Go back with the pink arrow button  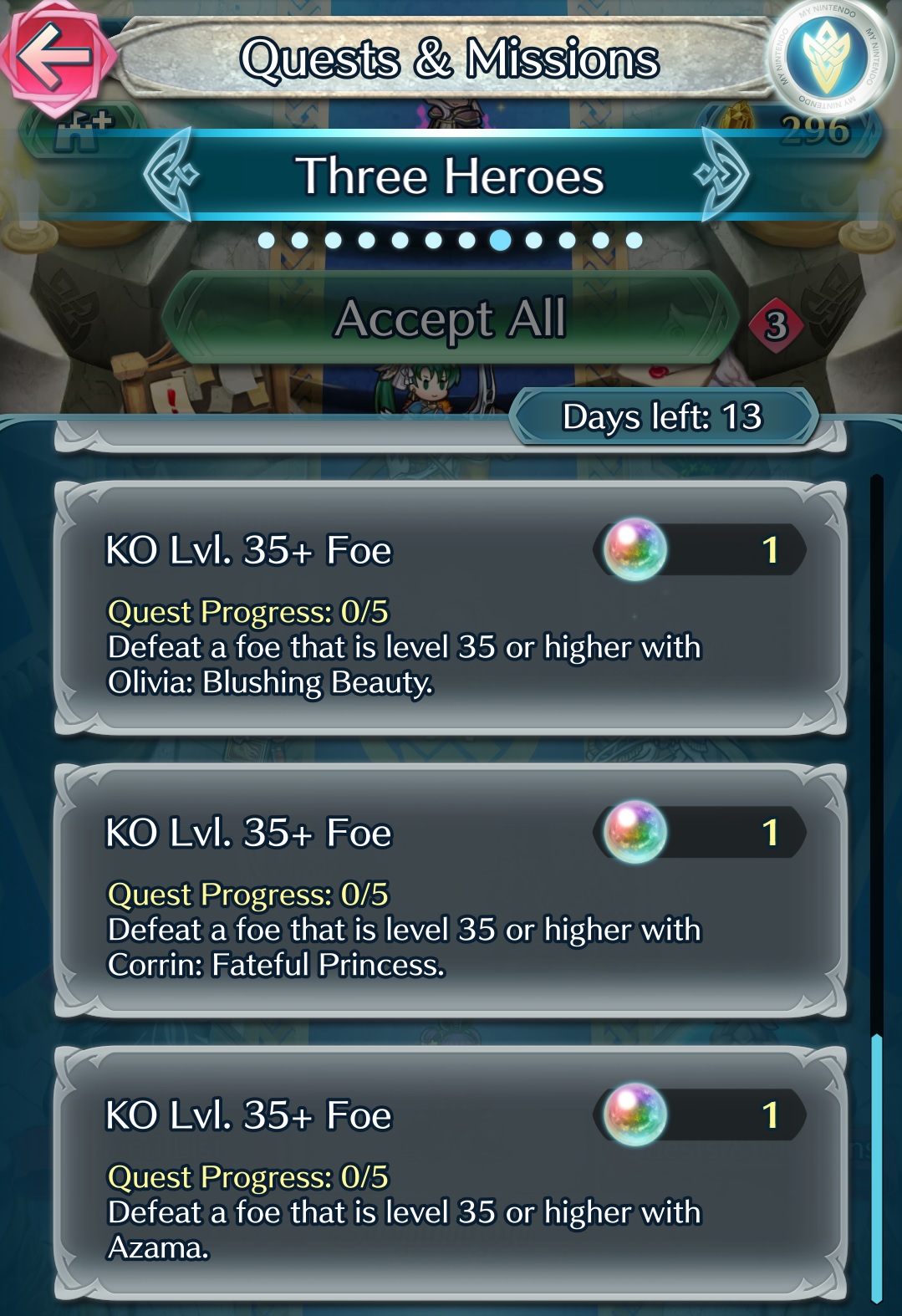(x=55, y=57)
